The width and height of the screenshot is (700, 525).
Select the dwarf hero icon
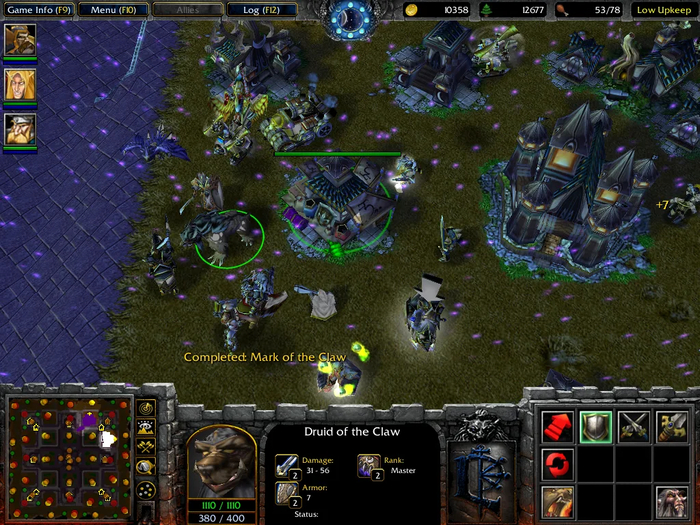click(19, 129)
